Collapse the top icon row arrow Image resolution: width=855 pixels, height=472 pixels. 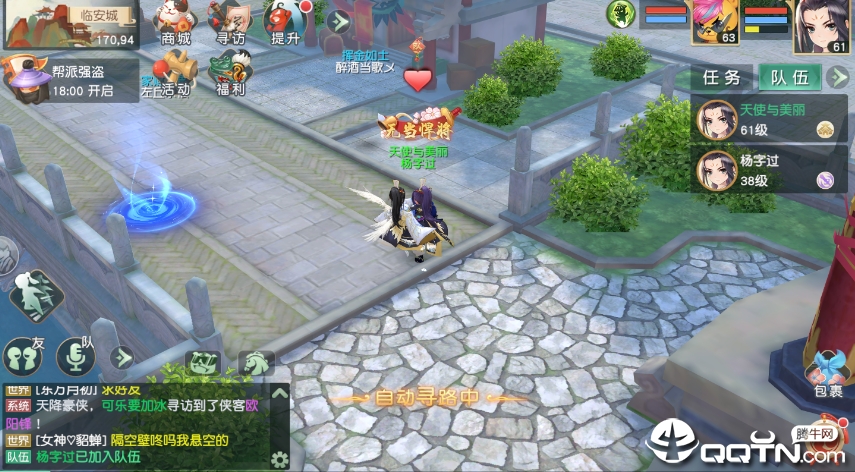click(340, 21)
